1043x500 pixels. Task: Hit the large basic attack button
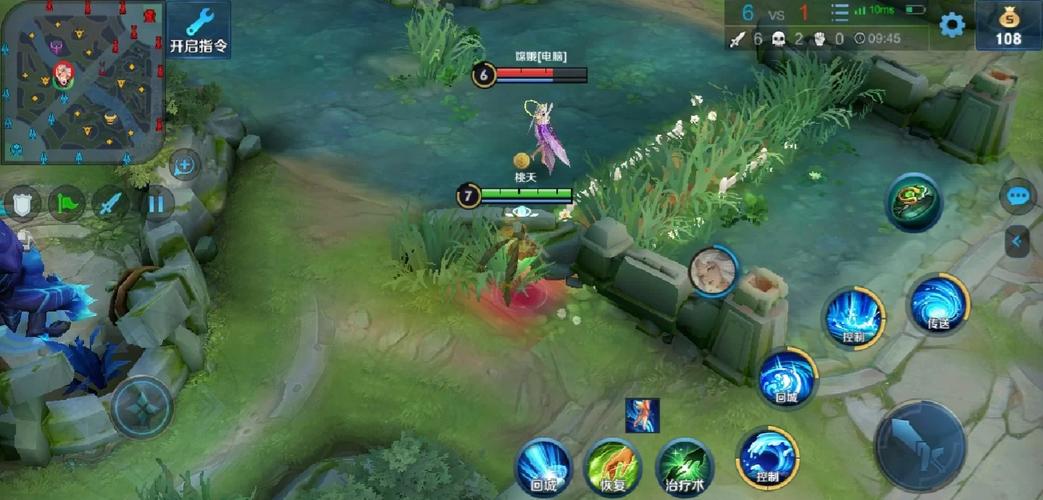(920, 445)
